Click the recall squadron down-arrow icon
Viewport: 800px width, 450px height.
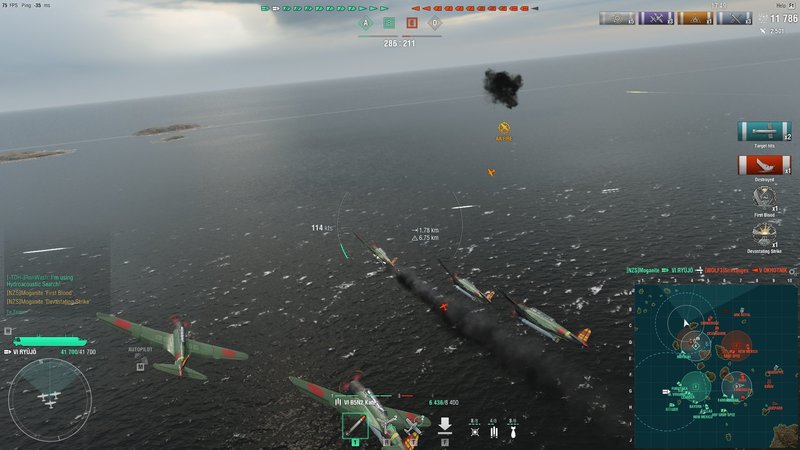coord(445,426)
